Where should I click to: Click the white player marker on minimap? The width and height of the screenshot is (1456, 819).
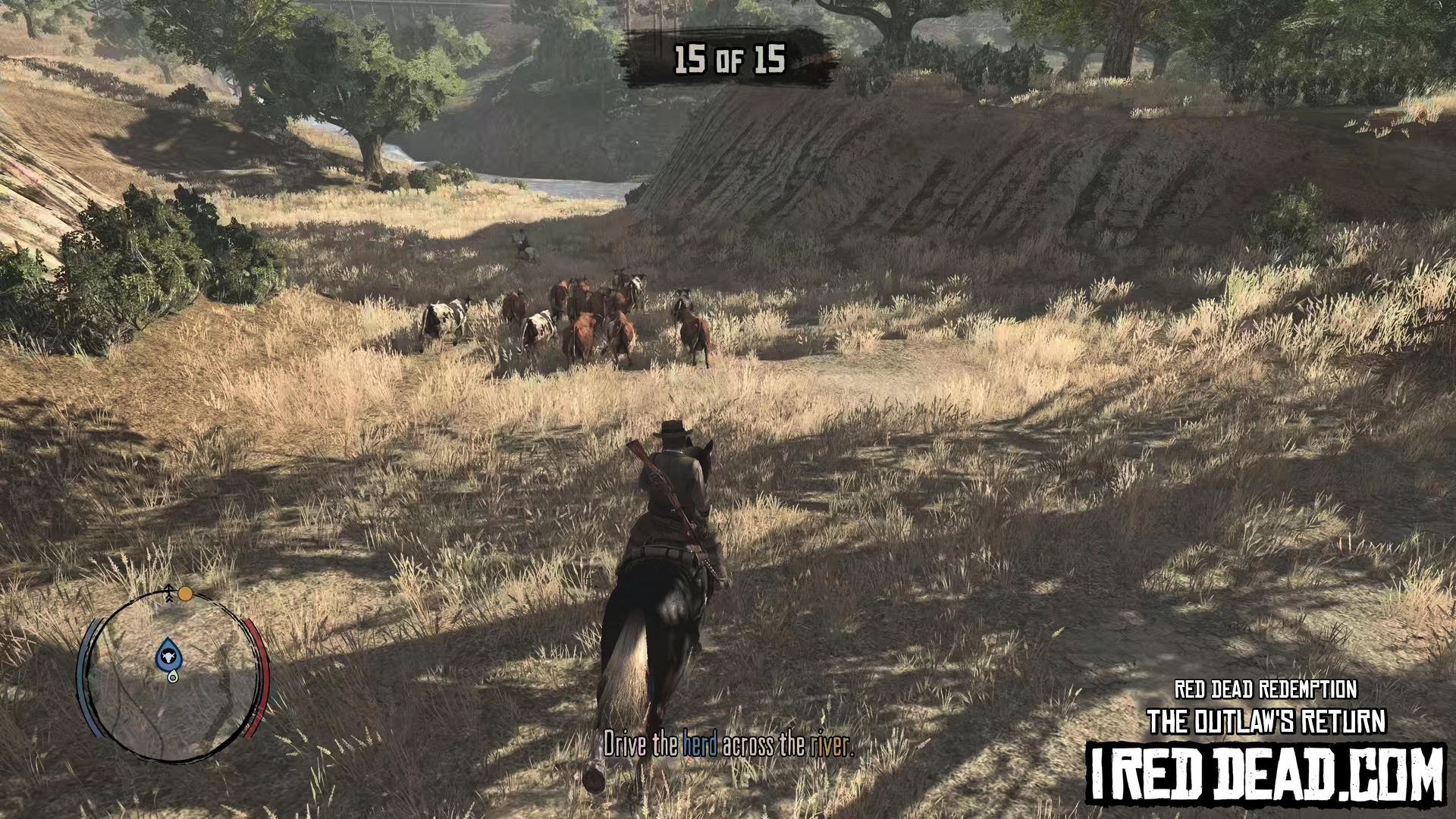[174, 676]
